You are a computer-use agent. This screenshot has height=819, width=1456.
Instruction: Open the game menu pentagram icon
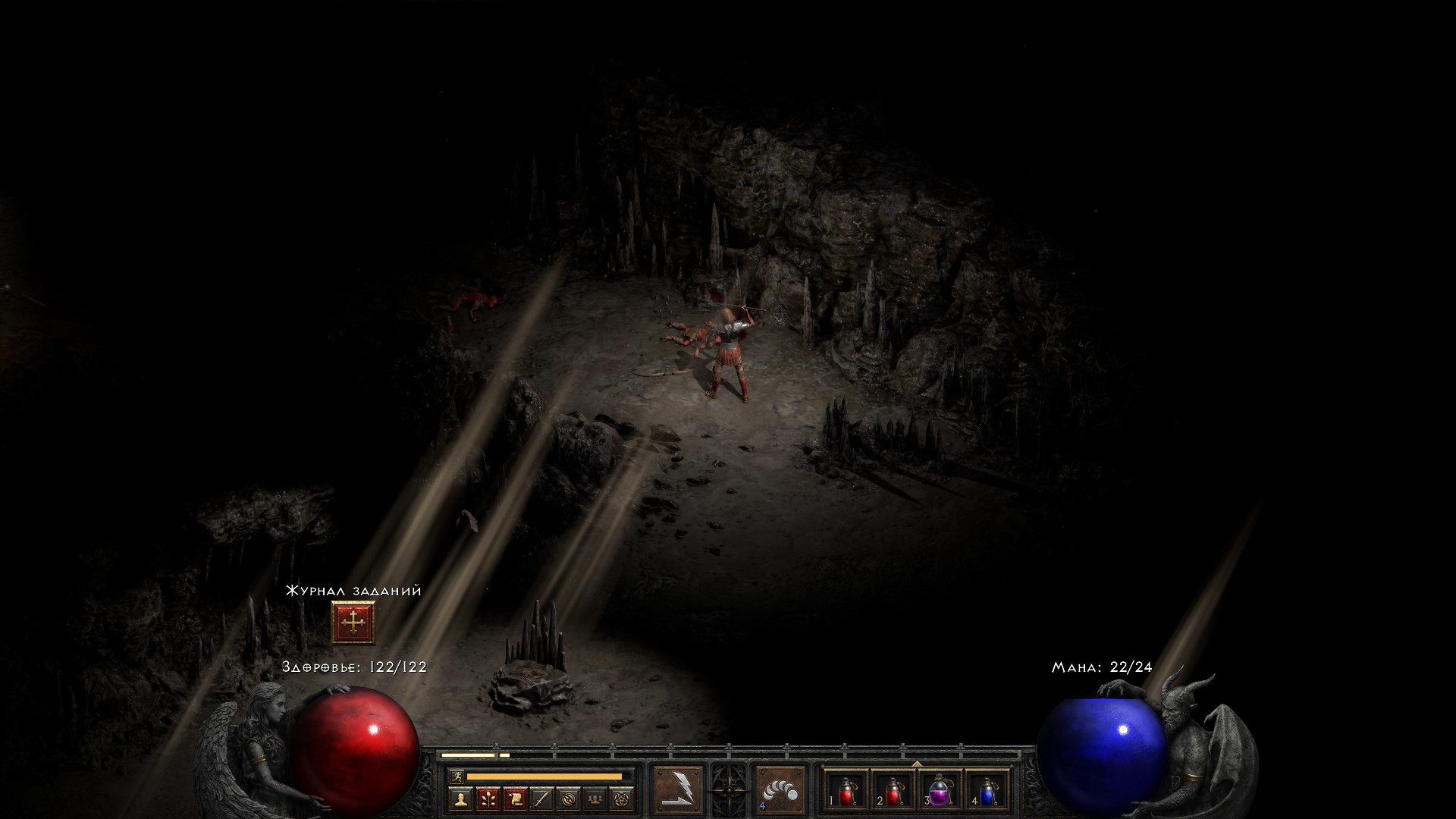(x=623, y=799)
